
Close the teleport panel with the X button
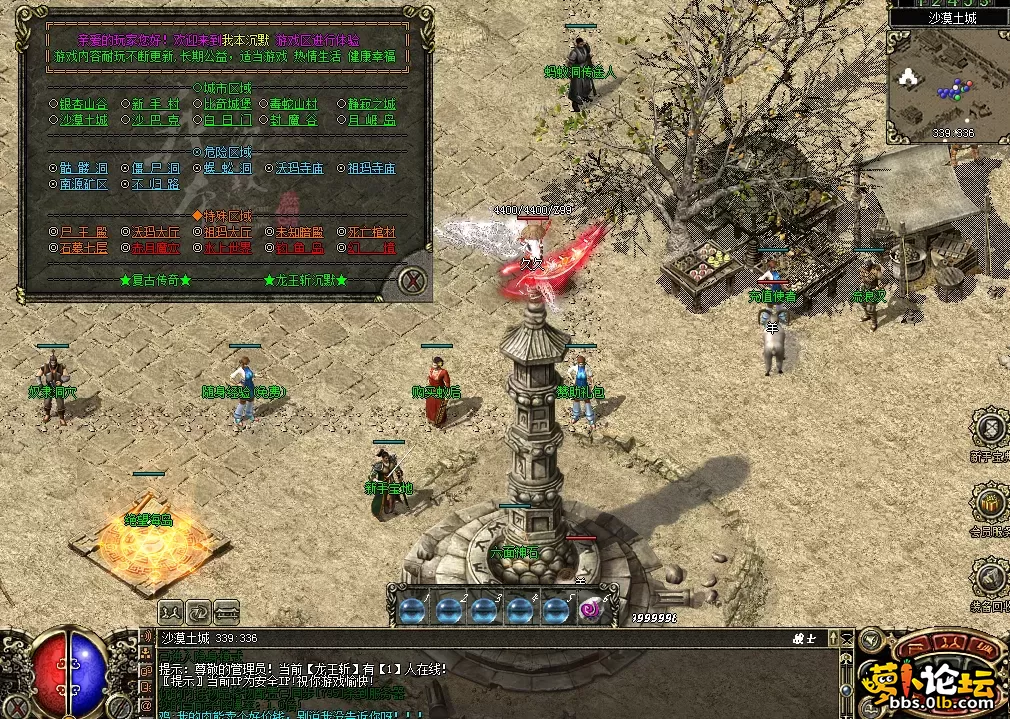click(x=412, y=281)
